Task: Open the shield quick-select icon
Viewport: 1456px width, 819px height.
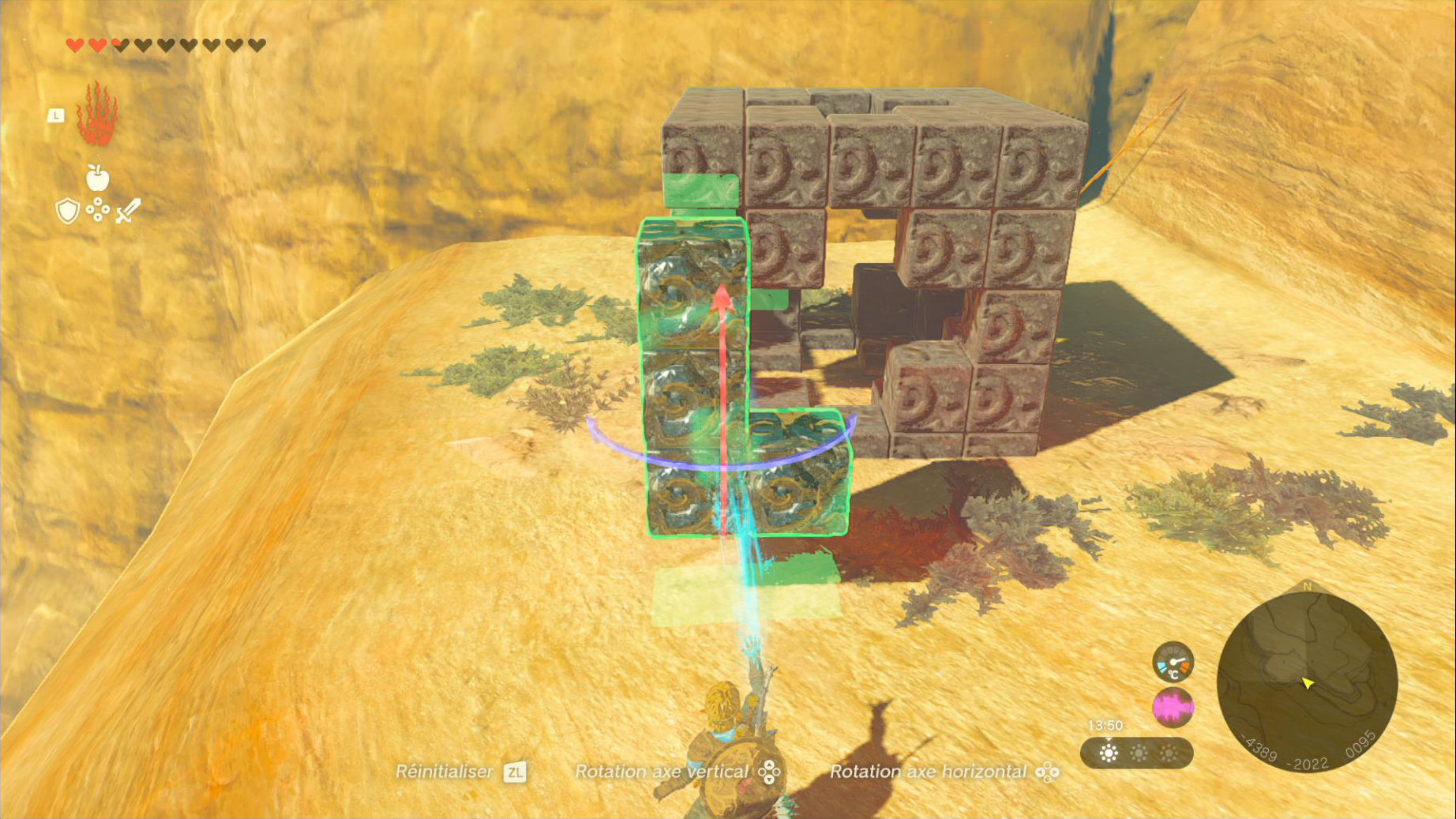Action: pos(68,211)
